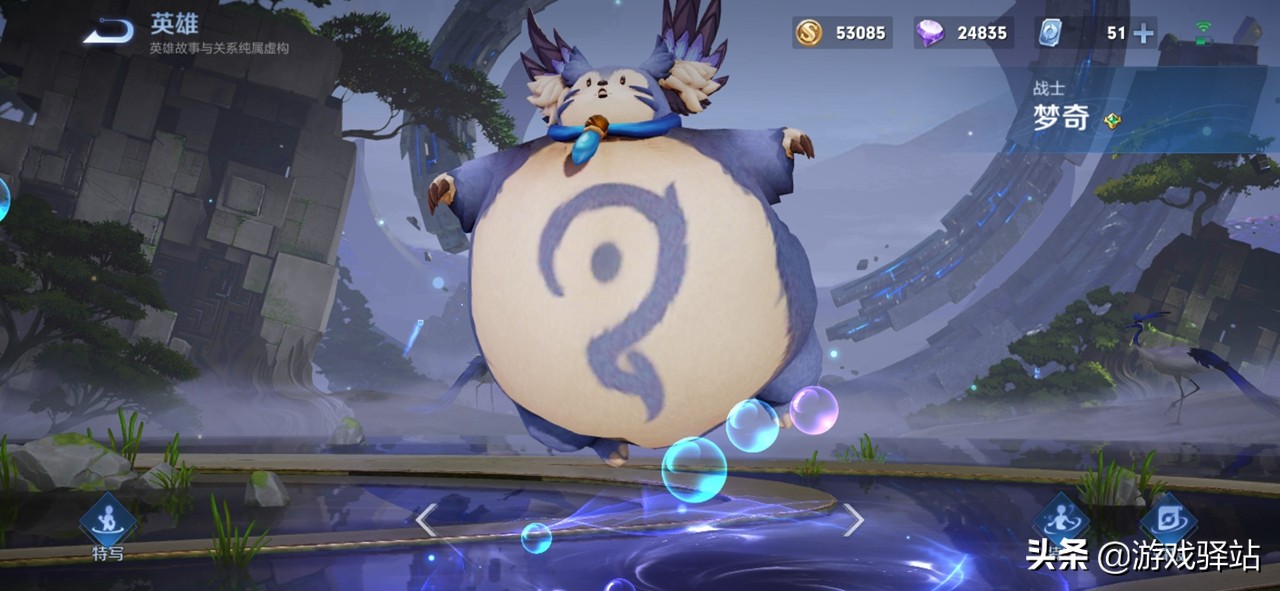Go back using the return arrow
The height and width of the screenshot is (591, 1280).
108,32
